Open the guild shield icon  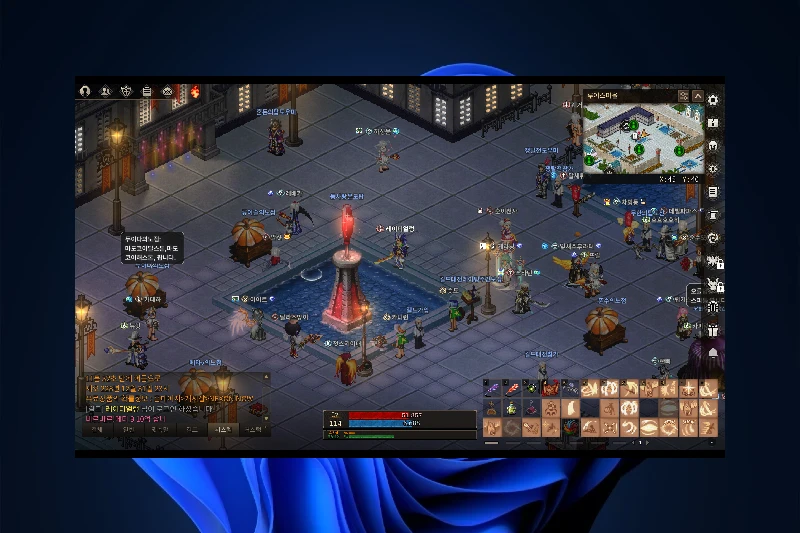point(127,91)
